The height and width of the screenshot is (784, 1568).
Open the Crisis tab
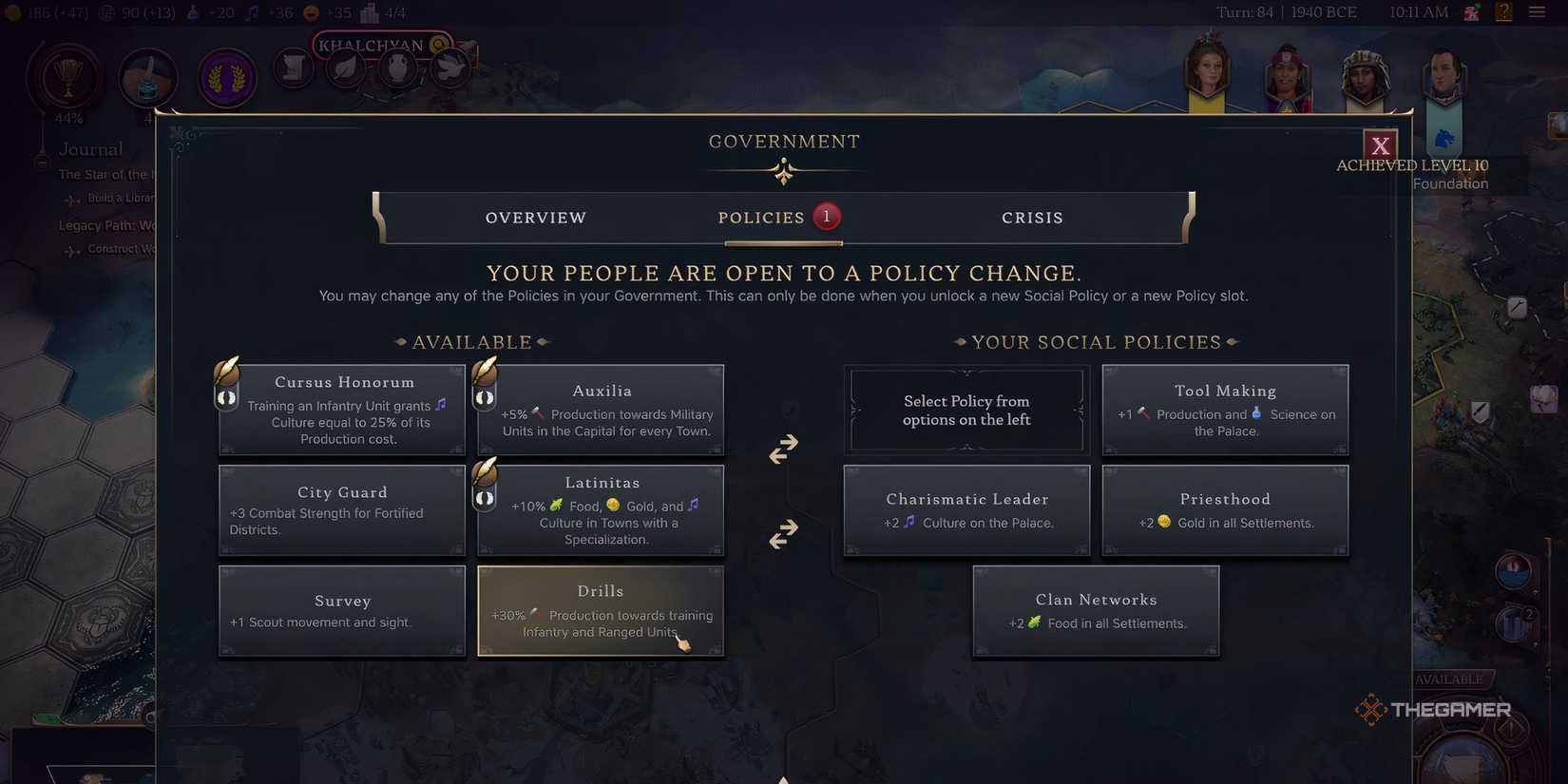[1032, 217]
